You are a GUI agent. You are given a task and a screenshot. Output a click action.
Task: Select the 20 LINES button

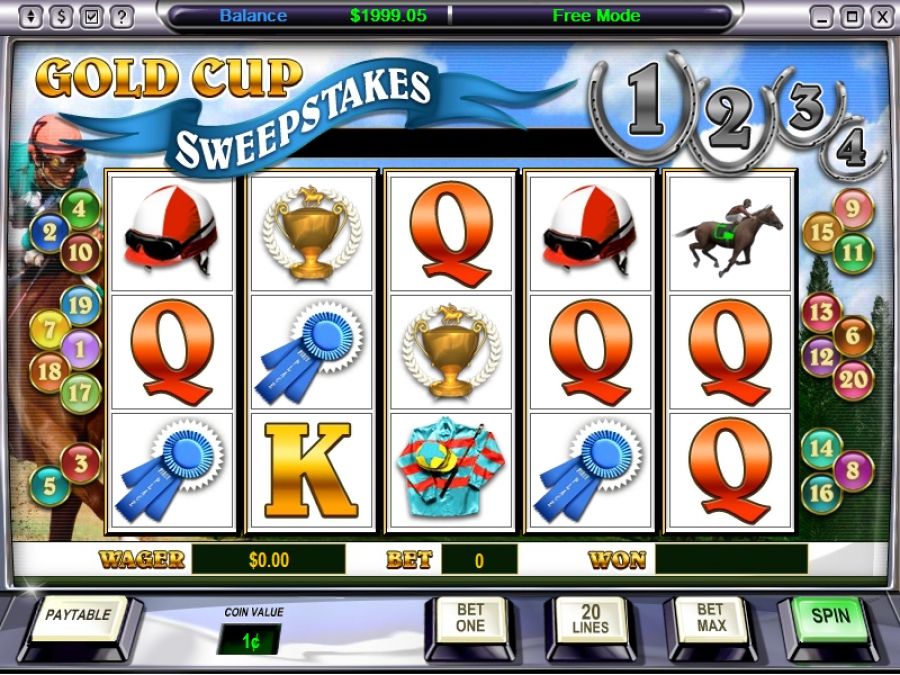(589, 617)
